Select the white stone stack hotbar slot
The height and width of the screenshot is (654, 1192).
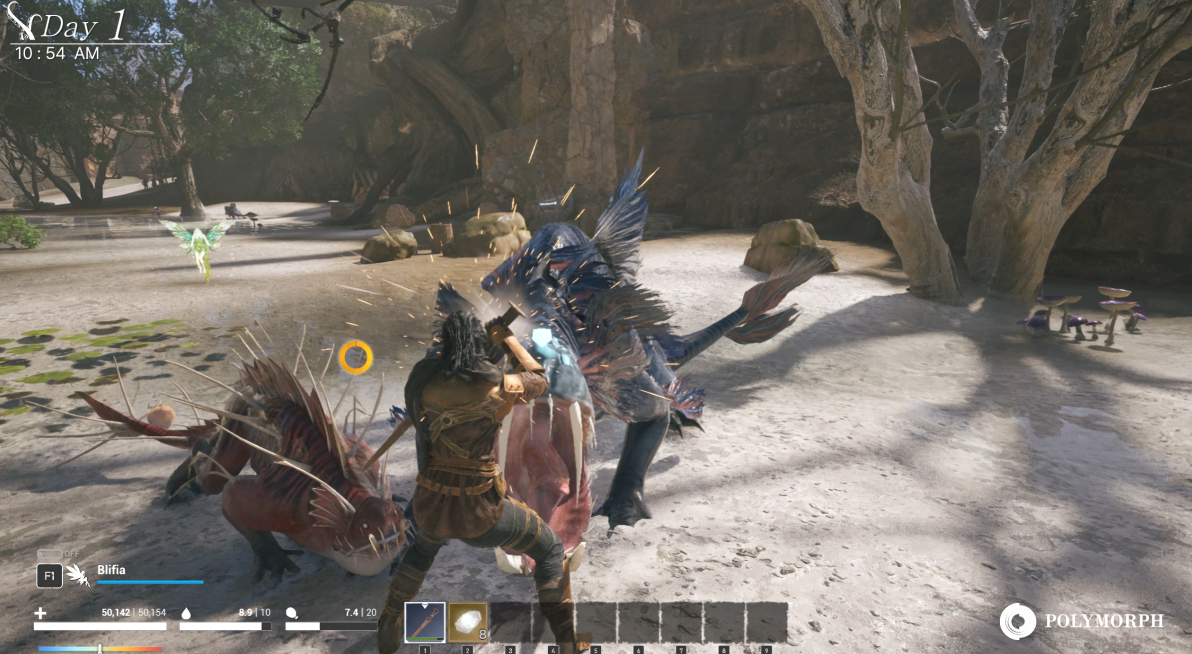[x=467, y=621]
